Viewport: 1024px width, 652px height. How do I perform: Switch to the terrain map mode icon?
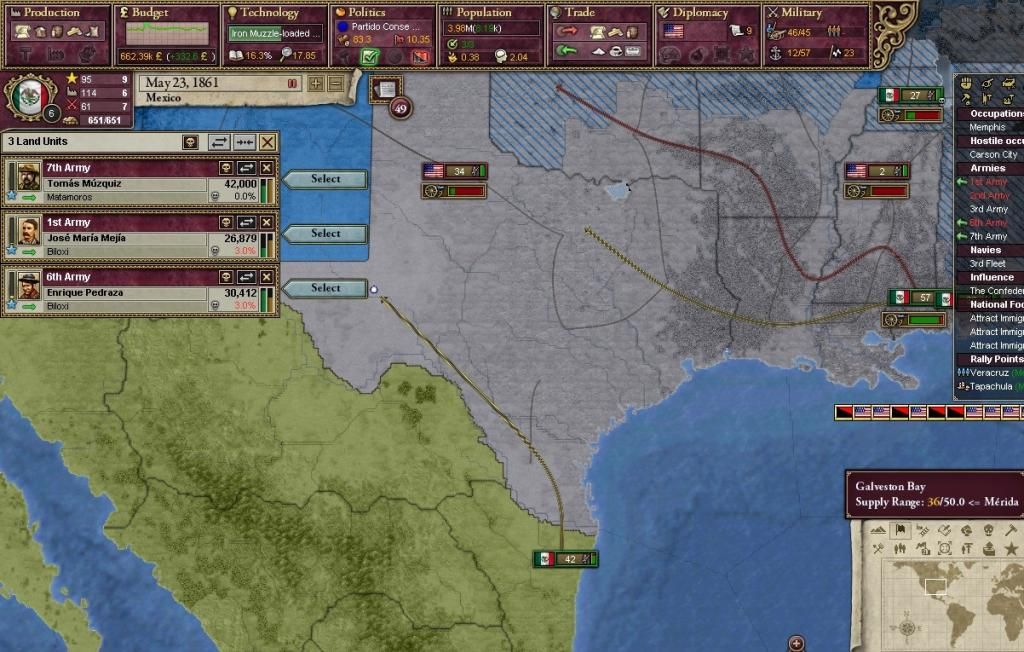[879, 530]
